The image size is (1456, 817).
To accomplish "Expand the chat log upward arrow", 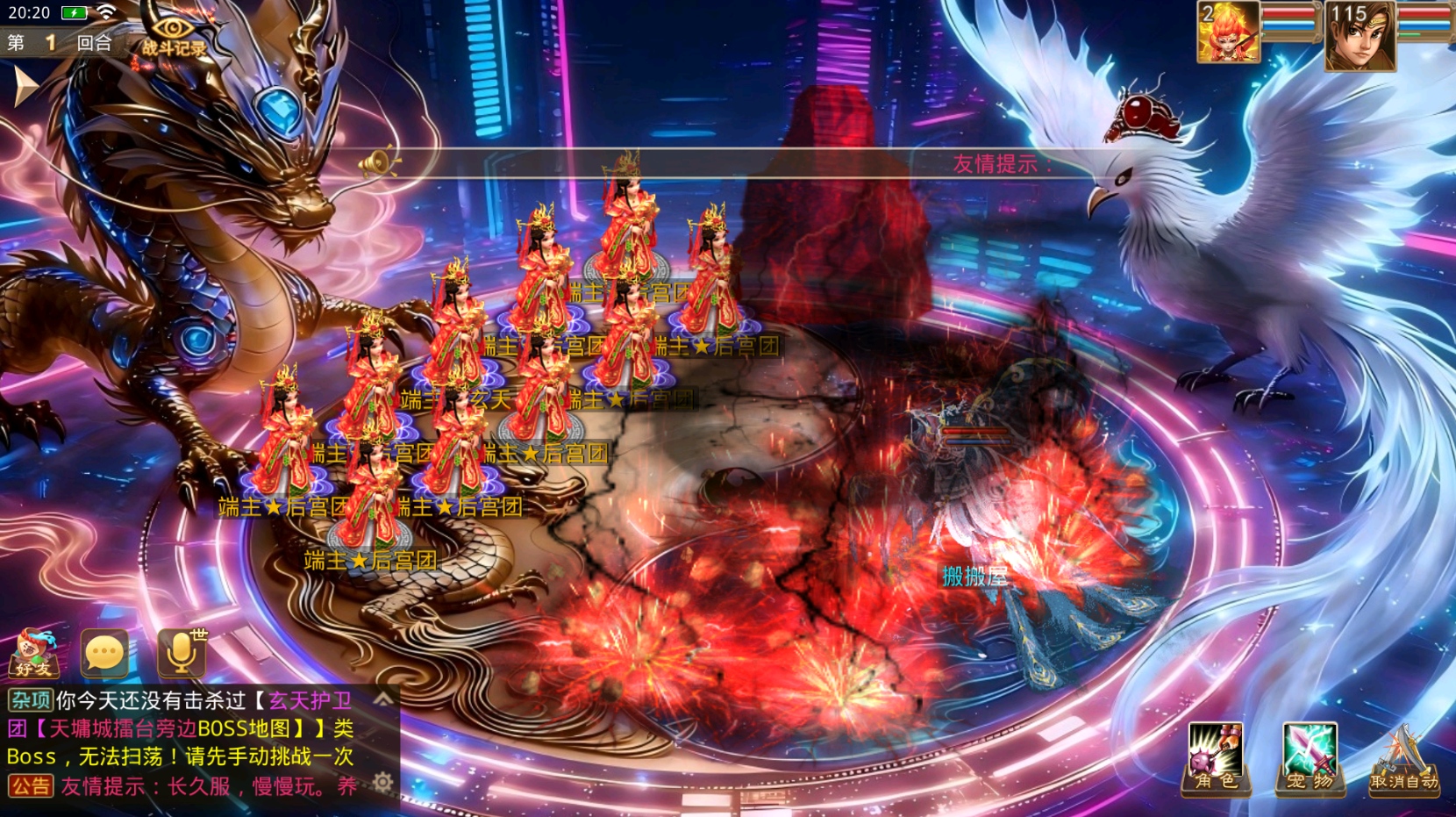I will (383, 699).
